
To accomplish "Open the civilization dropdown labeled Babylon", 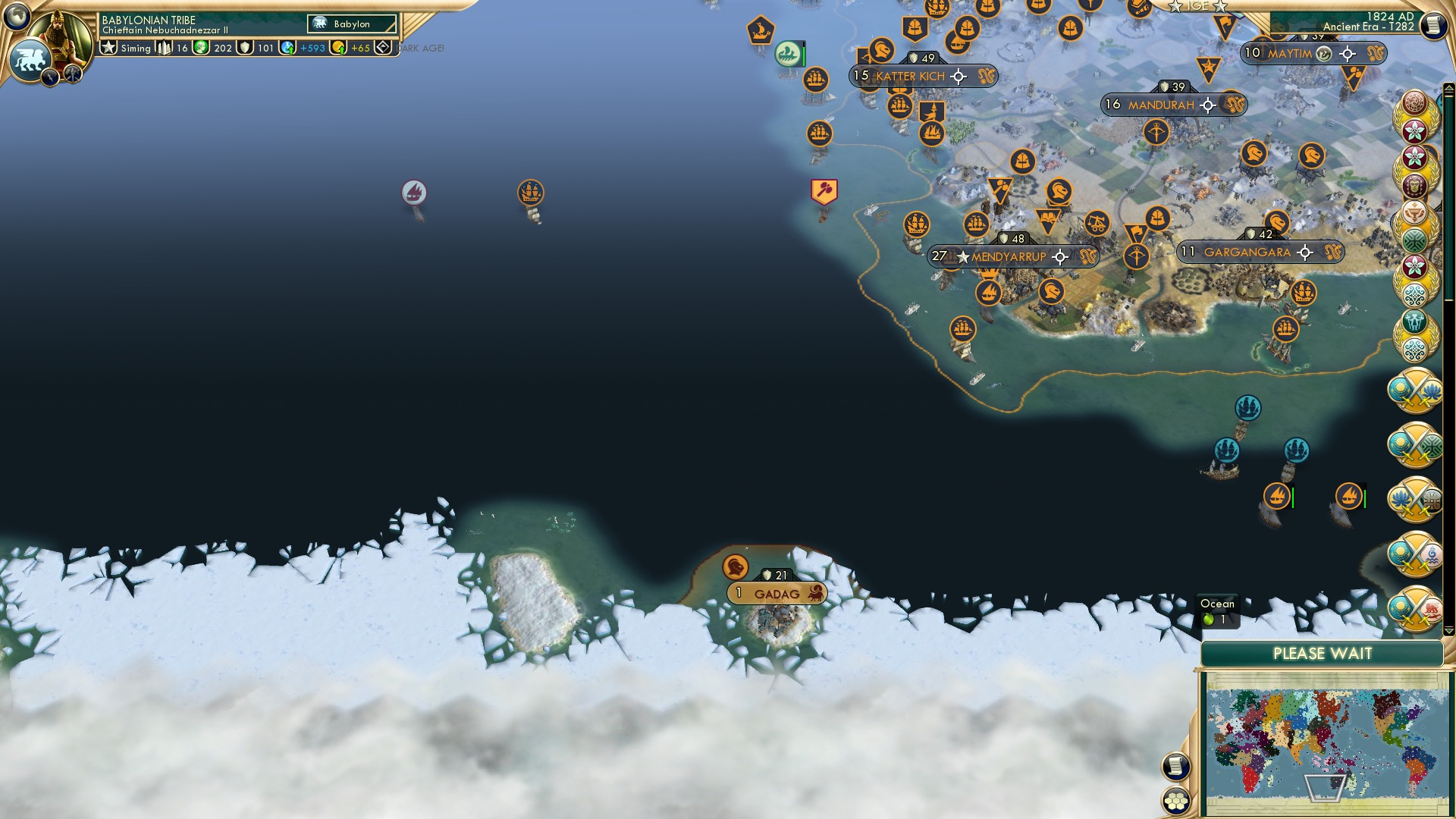I will click(352, 24).
